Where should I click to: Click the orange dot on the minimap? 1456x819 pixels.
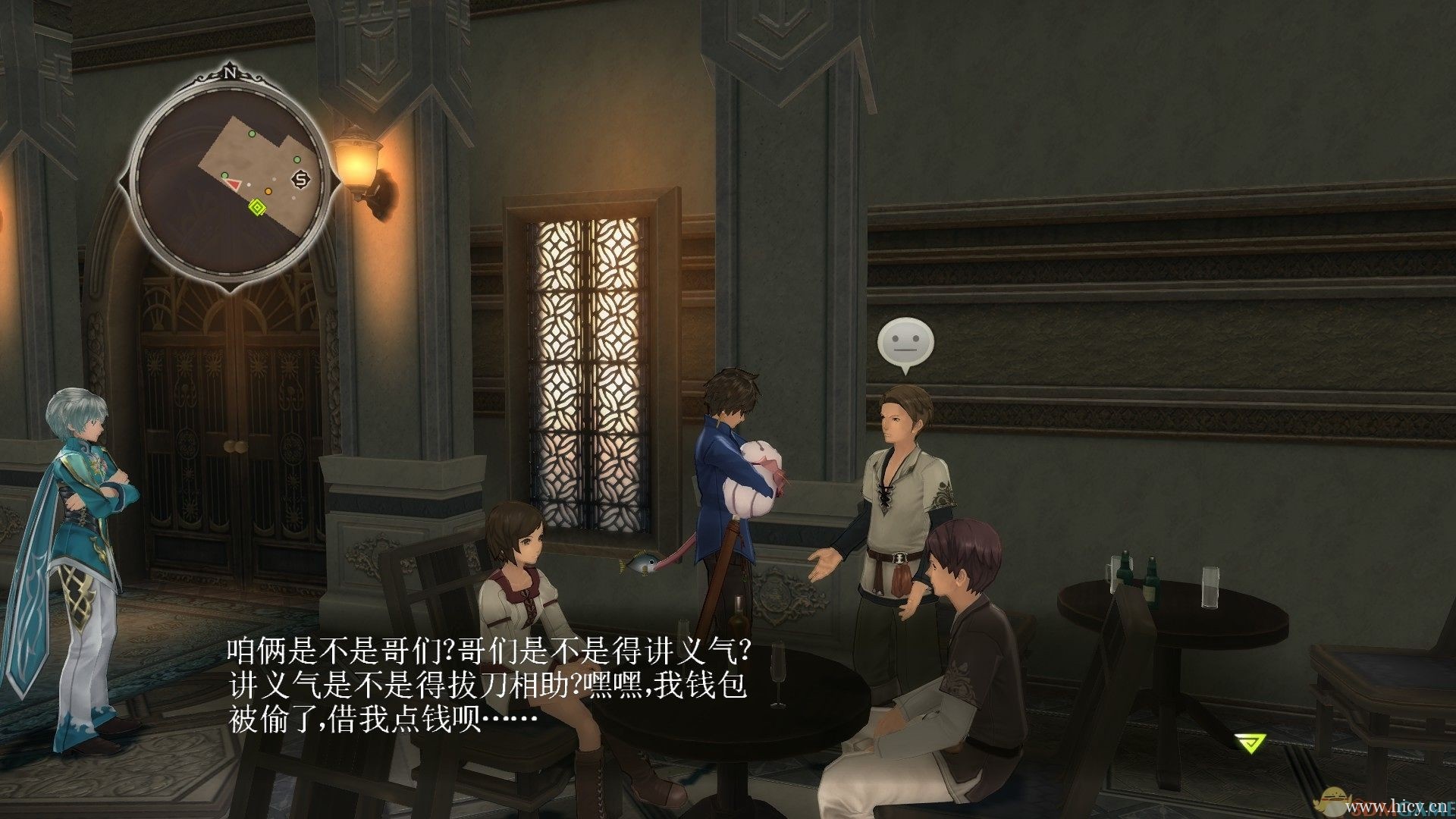tap(268, 192)
